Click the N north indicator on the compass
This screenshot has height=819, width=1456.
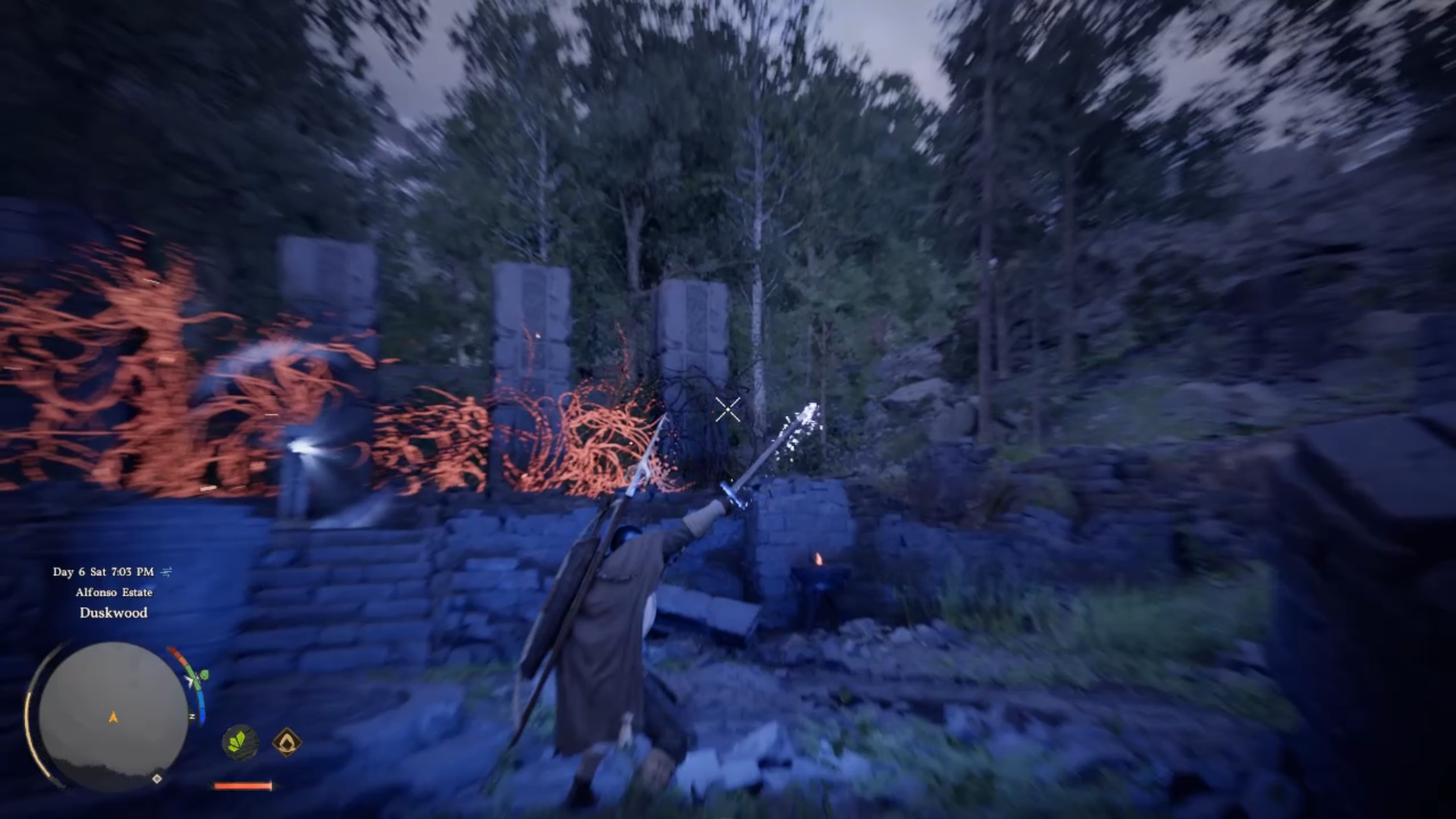pyautogui.click(x=192, y=716)
